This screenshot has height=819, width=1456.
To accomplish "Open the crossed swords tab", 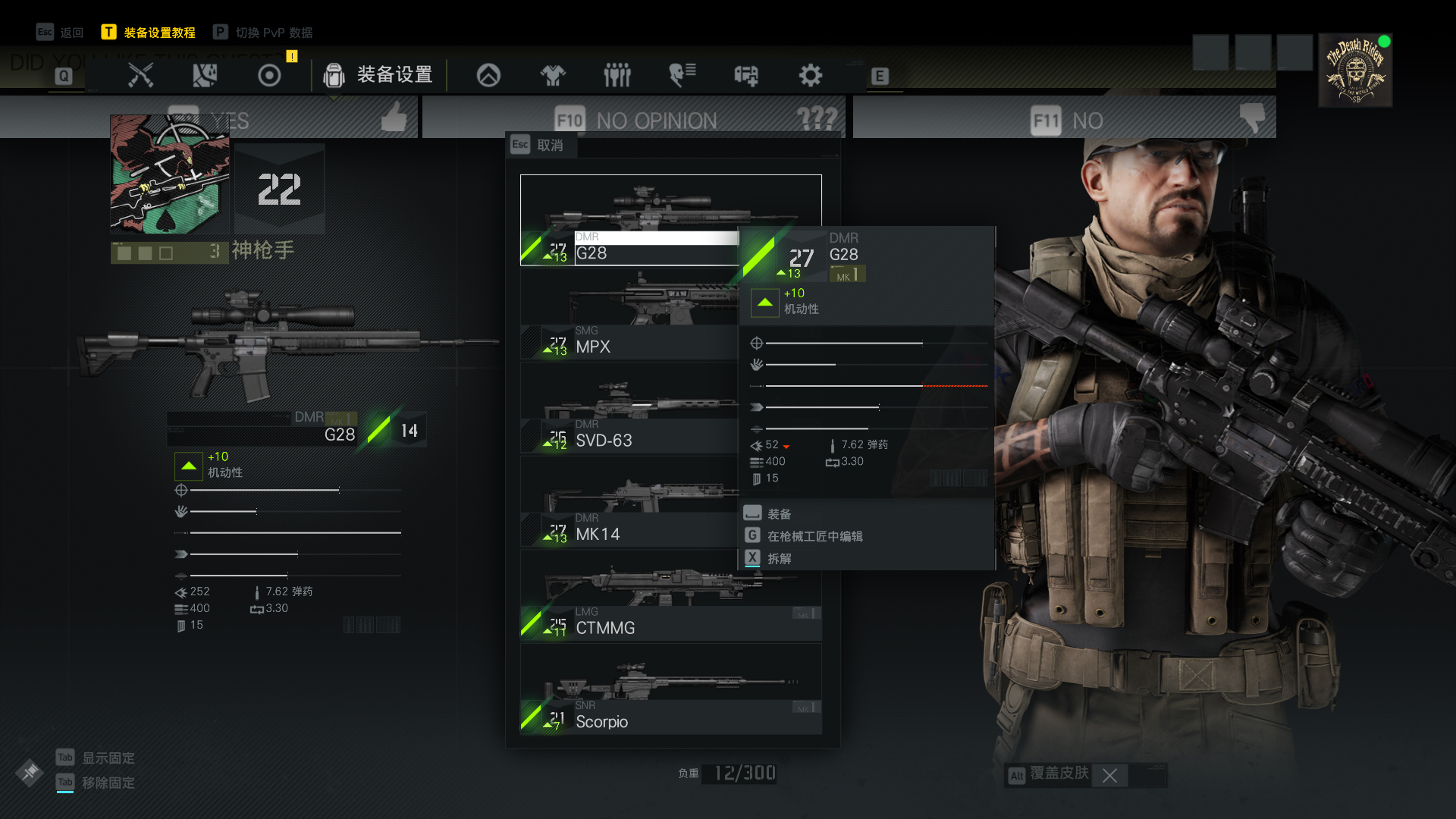I will coord(141,75).
